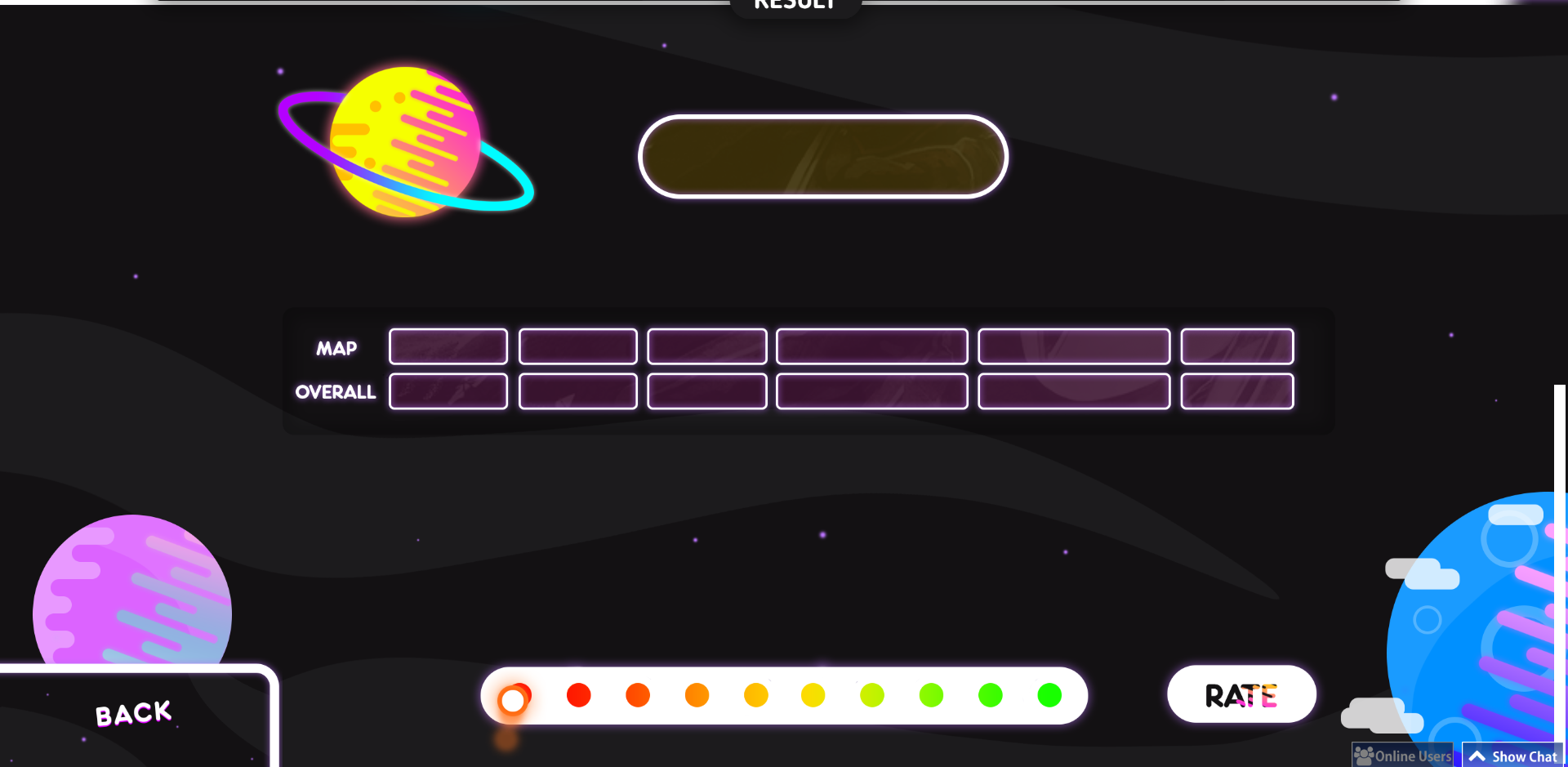Viewport: 1568px width, 767px height.
Task: Click the Online Users people icon
Action: [1362, 756]
